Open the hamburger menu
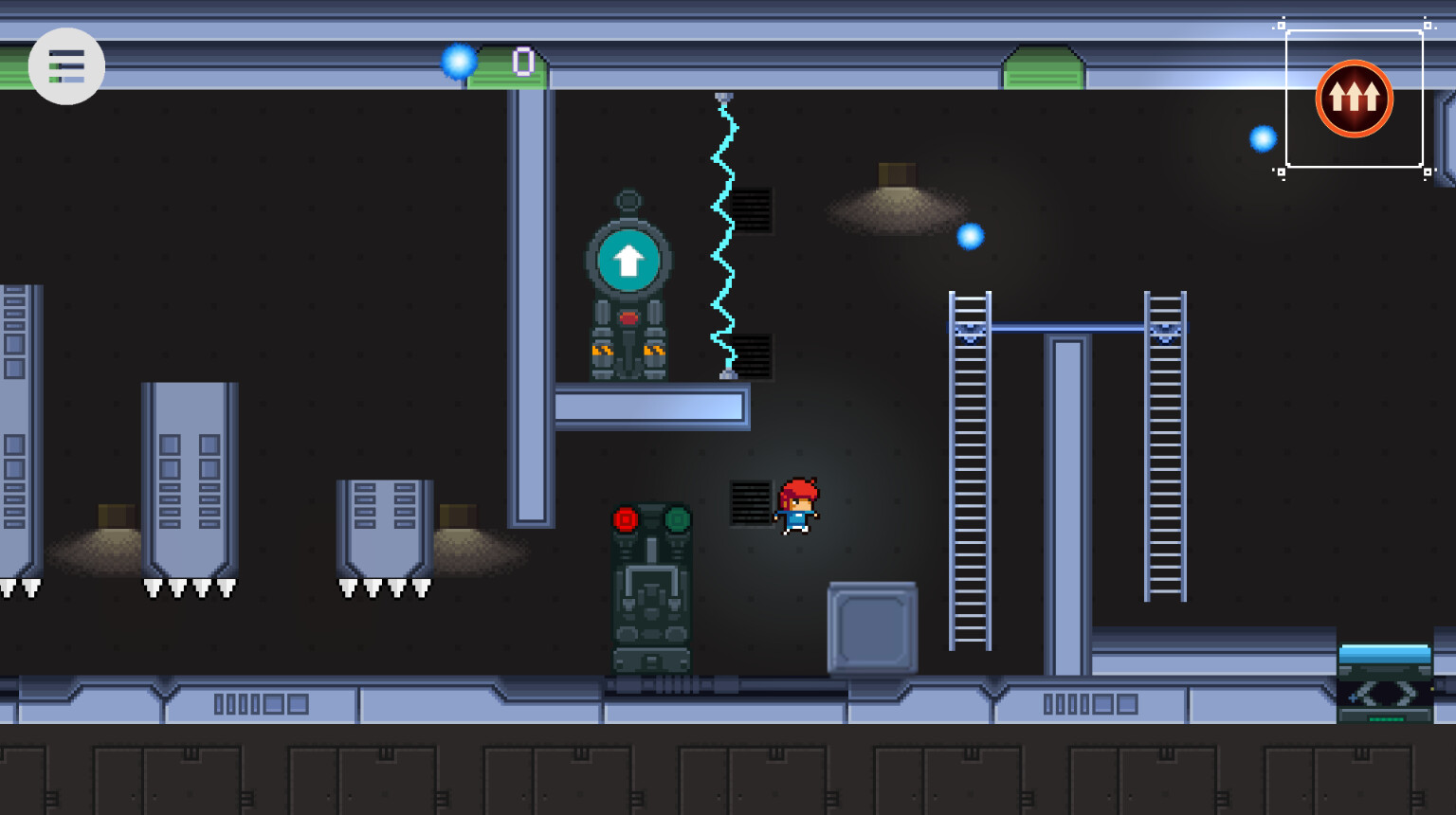The image size is (1456, 815). [66, 65]
